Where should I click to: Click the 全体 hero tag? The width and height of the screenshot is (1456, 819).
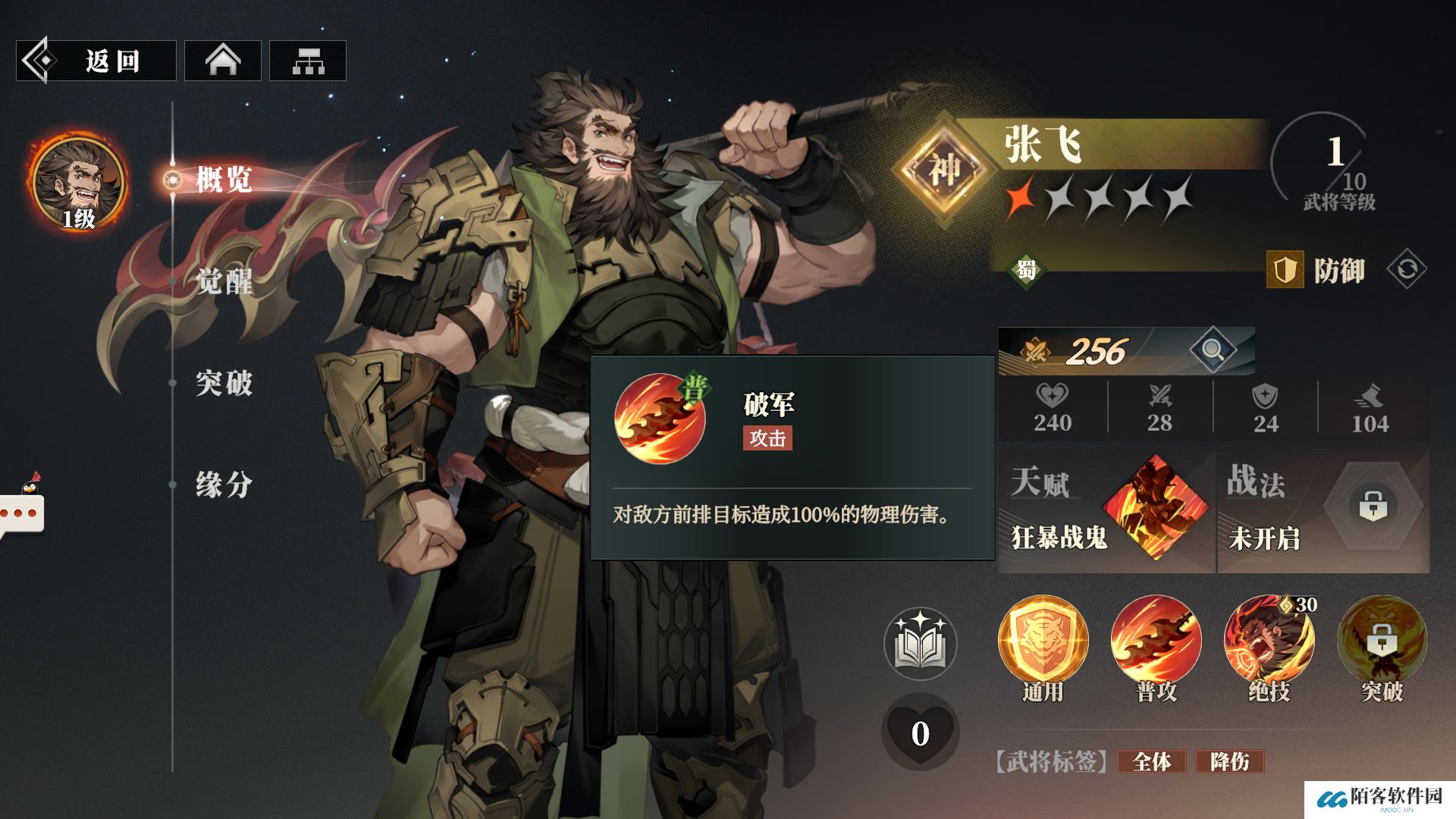1151,761
